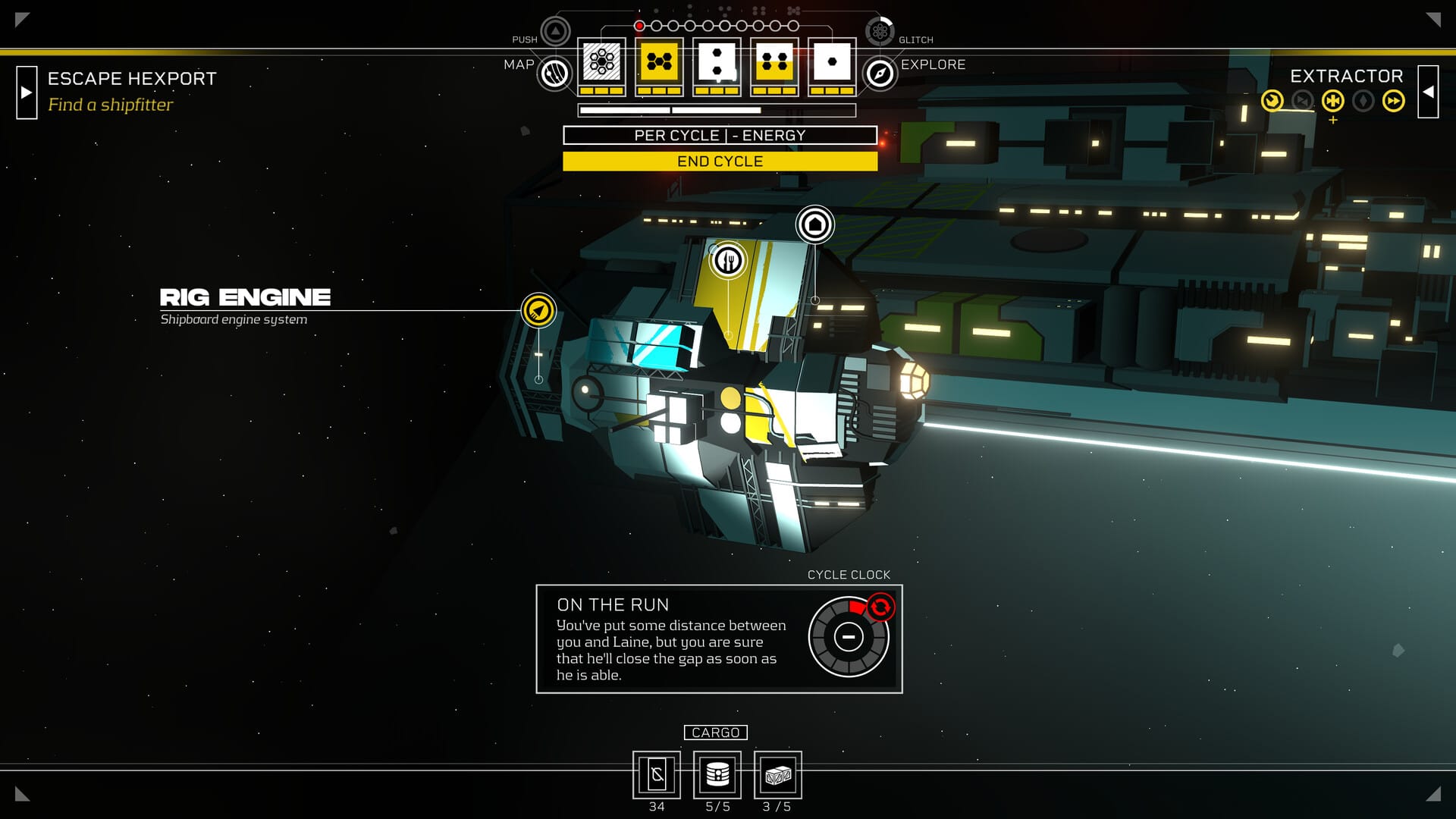Image resolution: width=1456 pixels, height=819 pixels.
Task: End the current cycle
Action: 720,162
